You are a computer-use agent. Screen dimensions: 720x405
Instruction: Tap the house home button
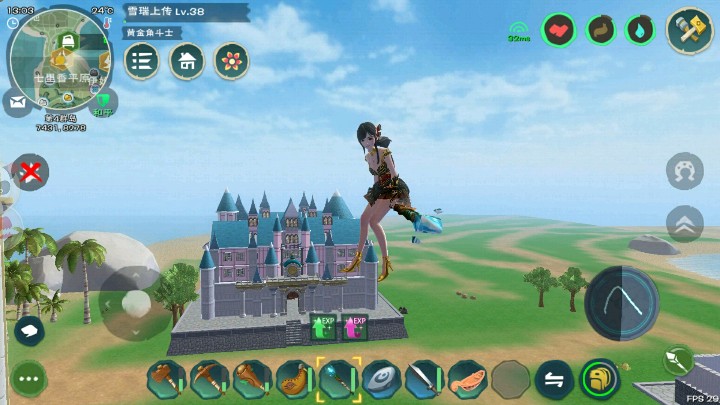[x=187, y=61]
